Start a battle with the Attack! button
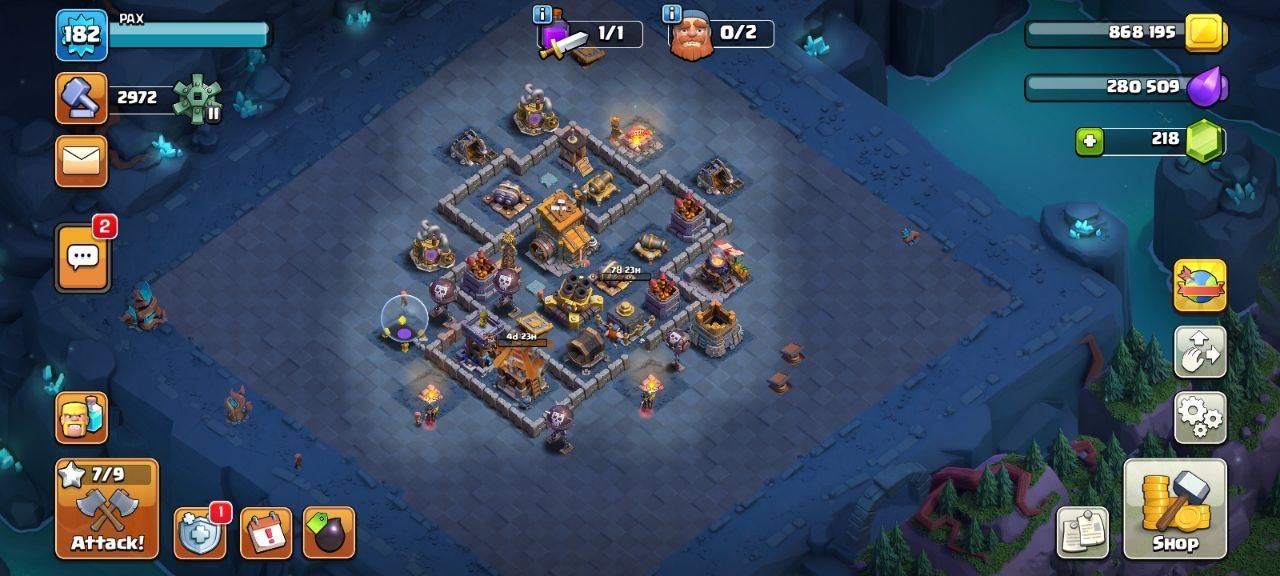Viewport: 1280px width, 576px height. point(107,509)
